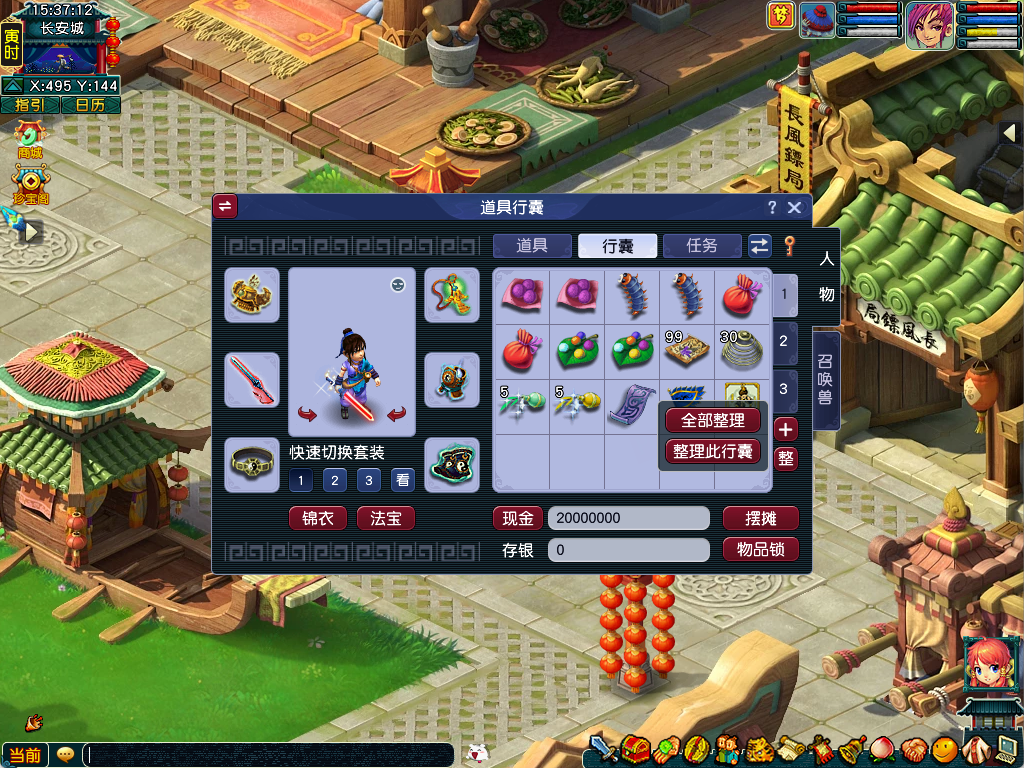Image resolution: width=1024 pixels, height=768 pixels.
Task: Close the 道具行囊 inventory window
Action: pos(794,207)
